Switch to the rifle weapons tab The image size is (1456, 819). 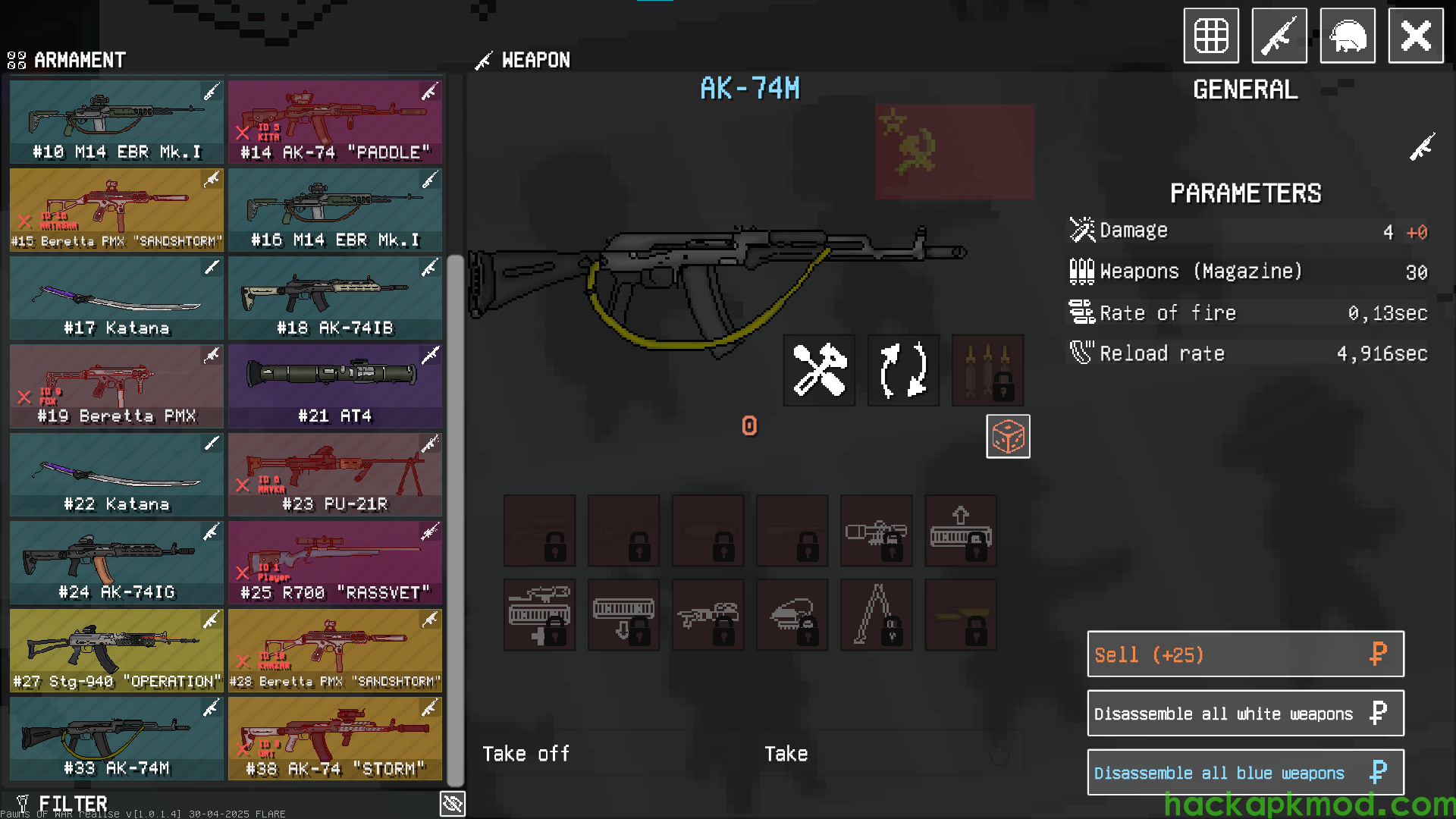[1279, 36]
